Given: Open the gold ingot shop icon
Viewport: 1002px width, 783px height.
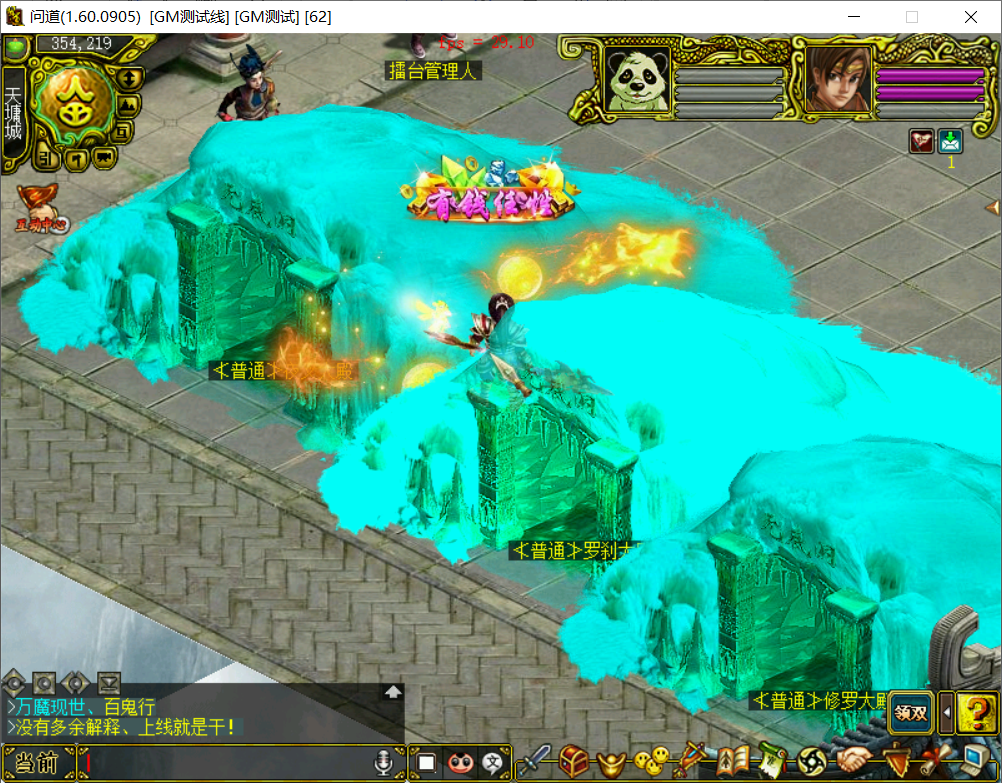Looking at the screenshot, I should 612,763.
